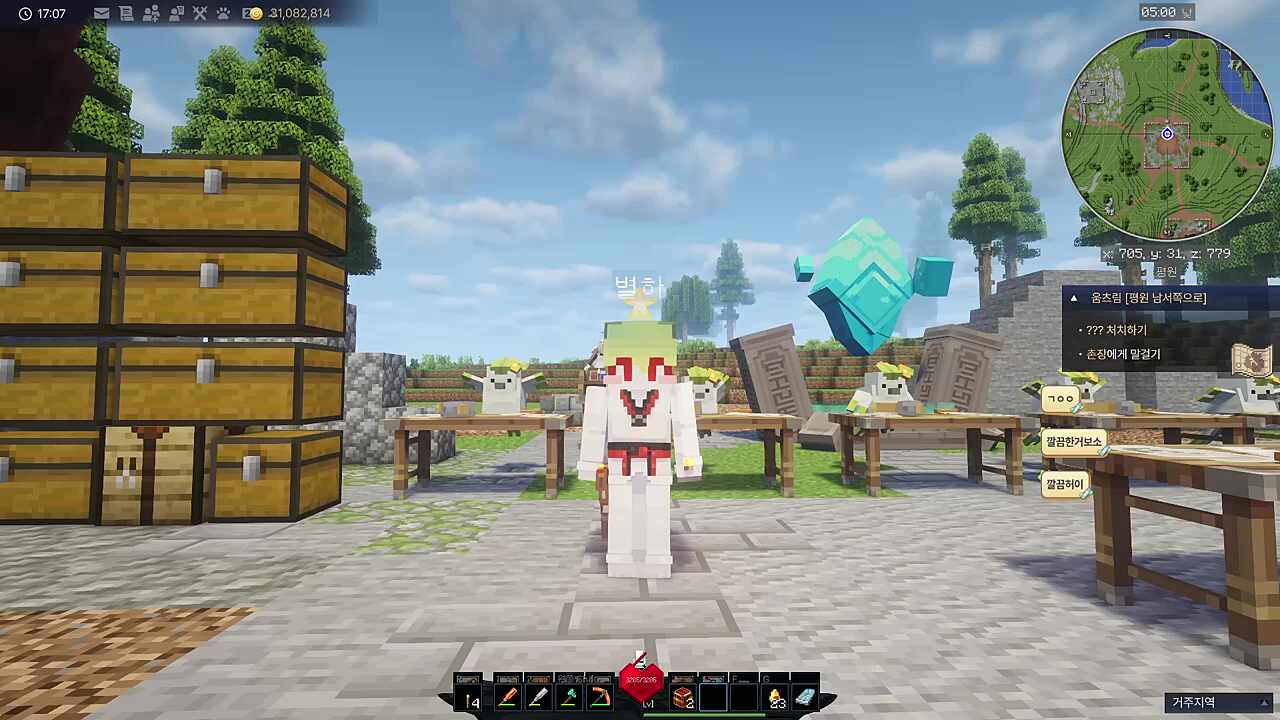The width and height of the screenshot is (1280, 720).
Task: Click the '깔끔한거보소' label tag
Action: (1073, 441)
